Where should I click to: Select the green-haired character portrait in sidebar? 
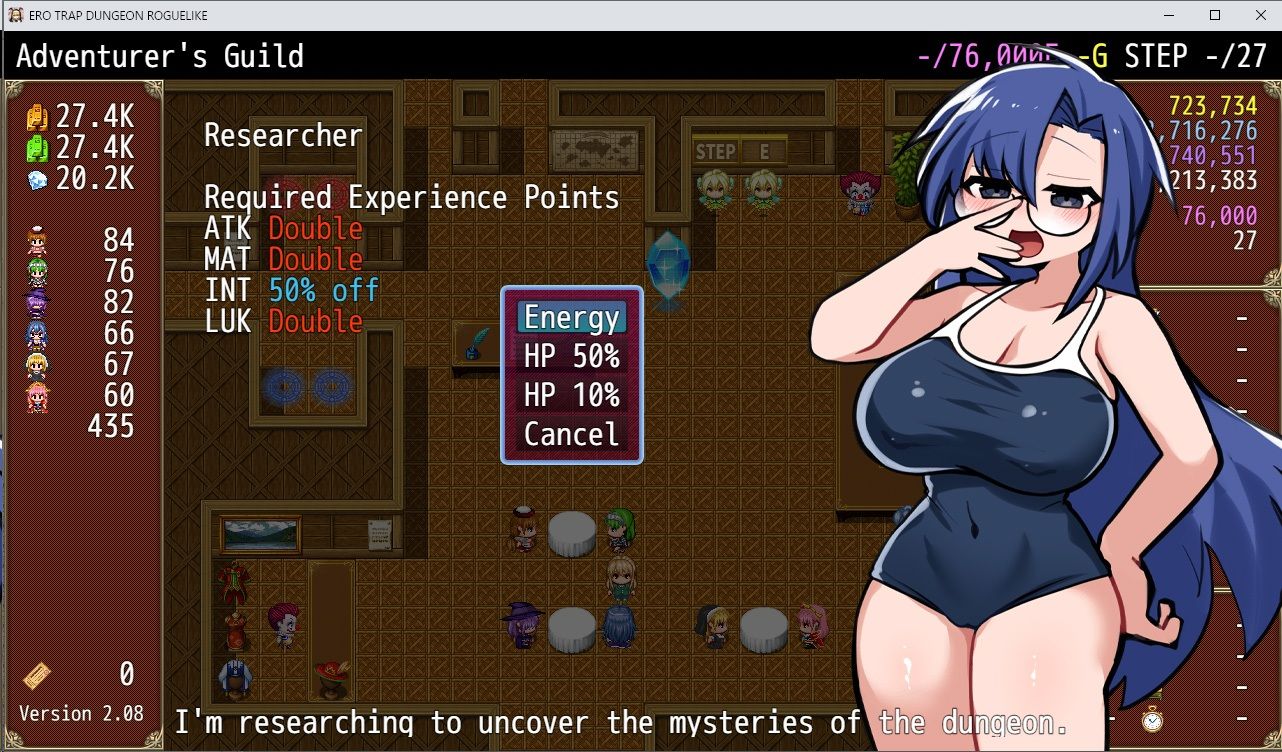point(37,273)
